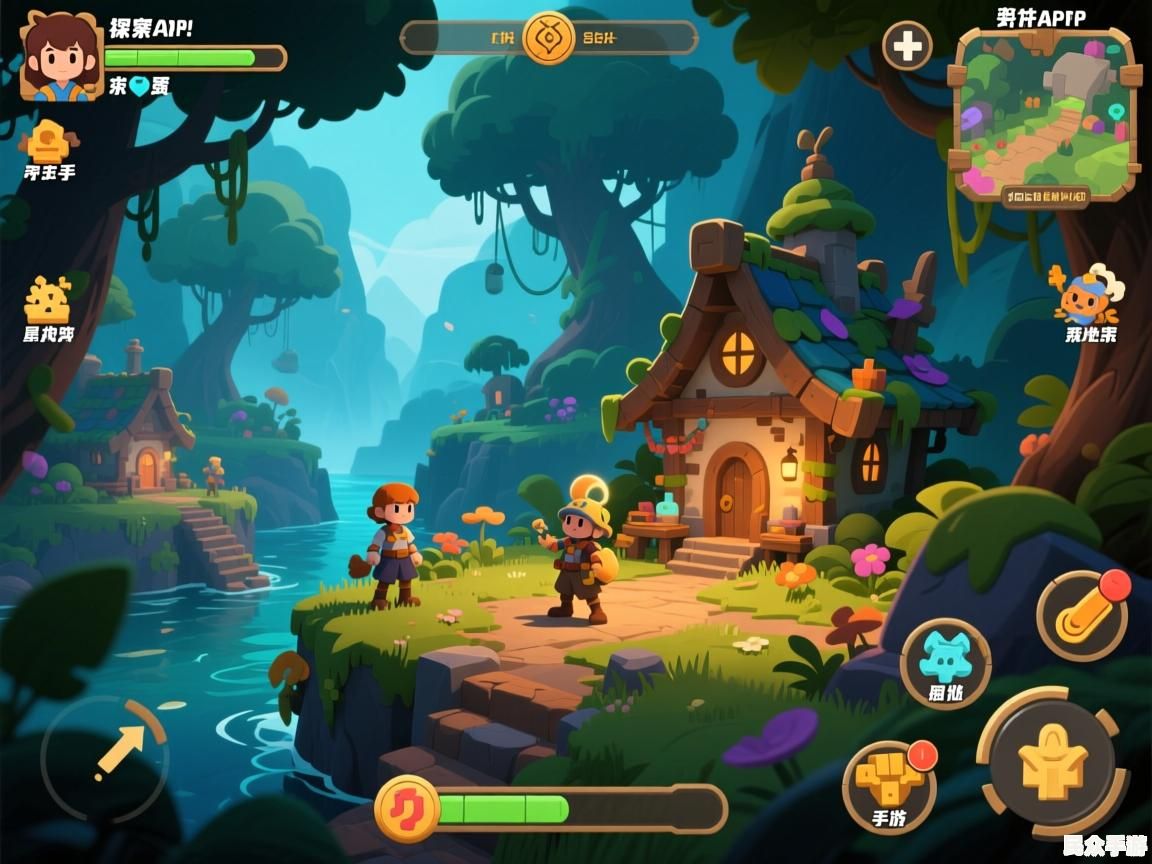Select the orange chef mascot icon
The width and height of the screenshot is (1152, 864).
pos(1088,295)
